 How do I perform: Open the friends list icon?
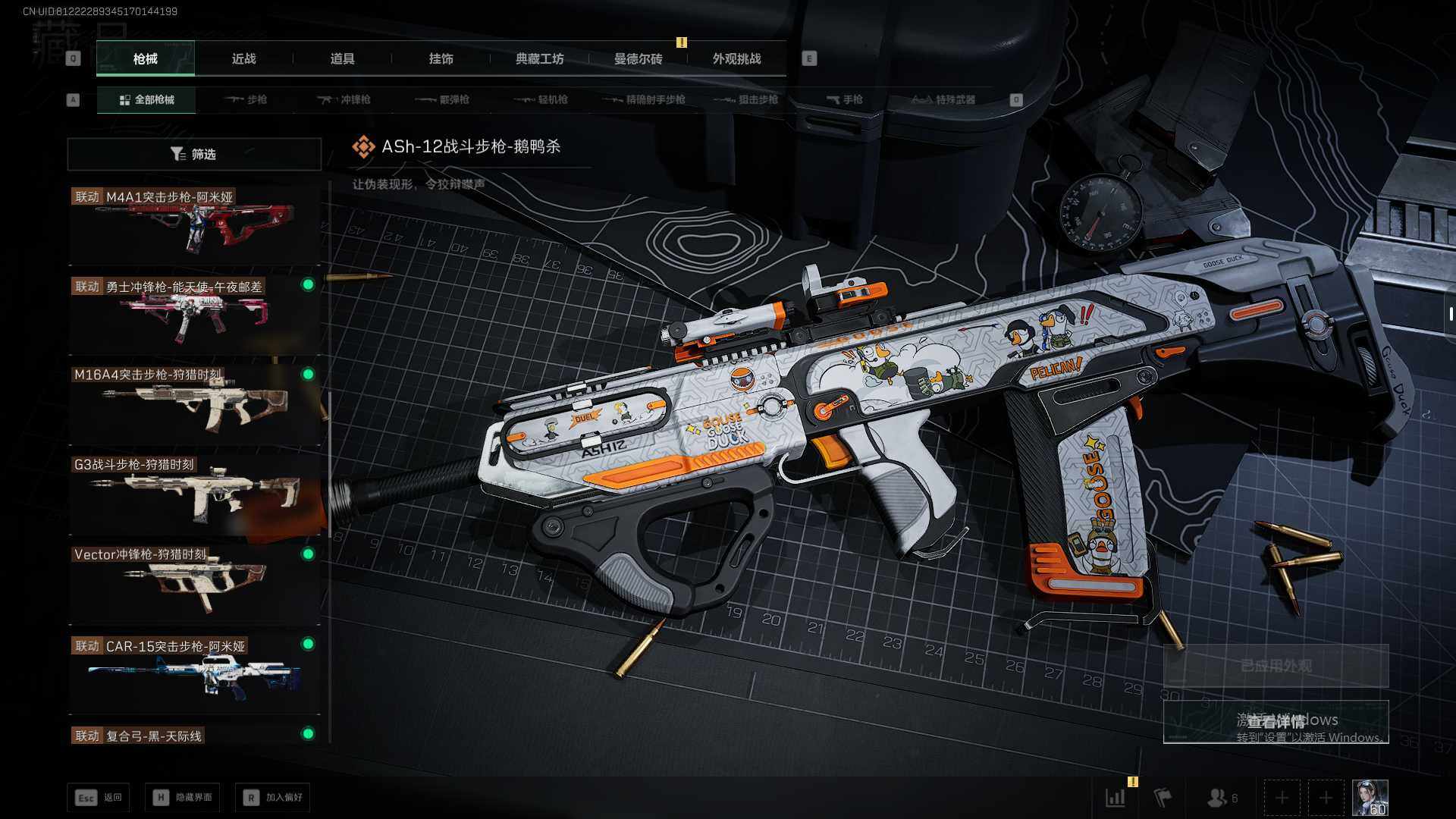click(x=1221, y=798)
